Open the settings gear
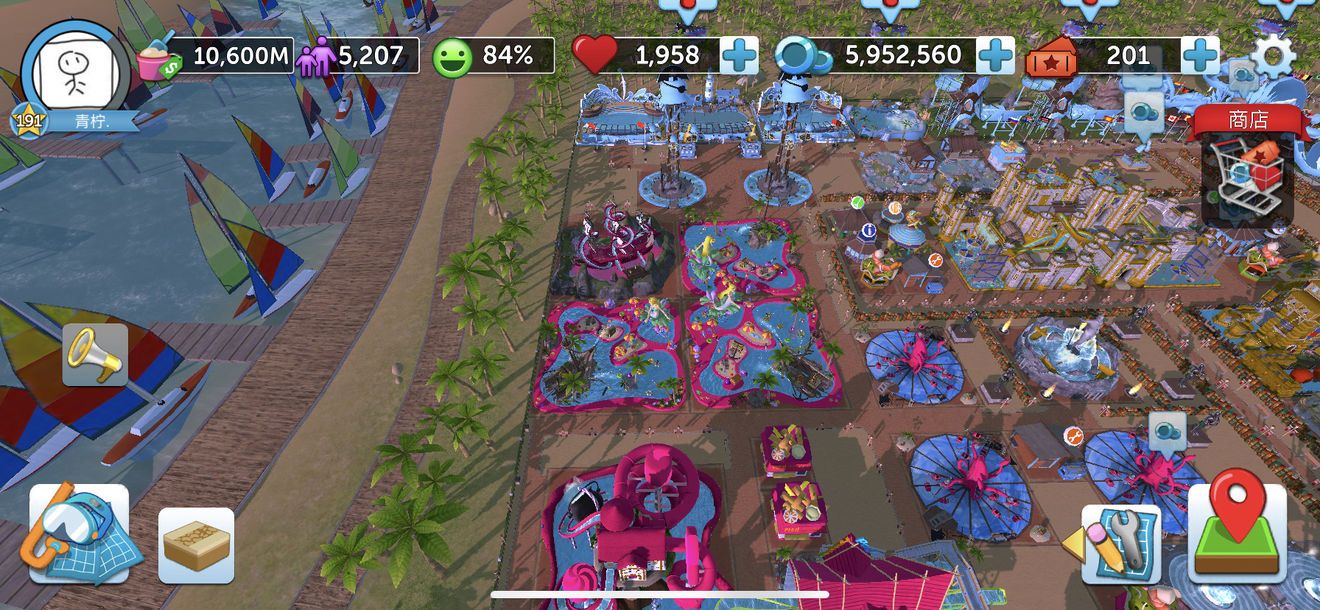Image resolution: width=1320 pixels, height=610 pixels. coord(1273,55)
